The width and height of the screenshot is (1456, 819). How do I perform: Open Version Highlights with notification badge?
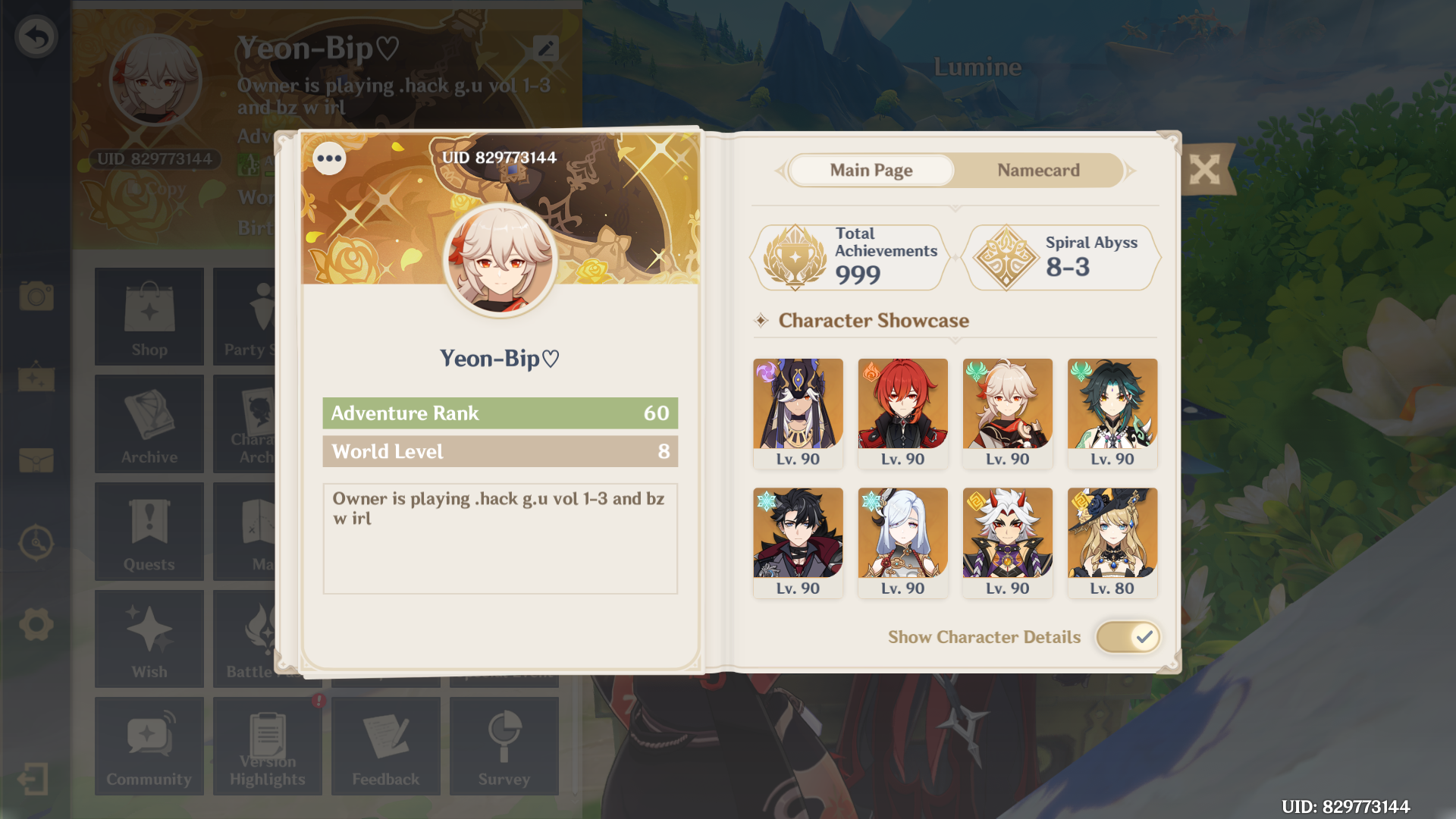[268, 746]
